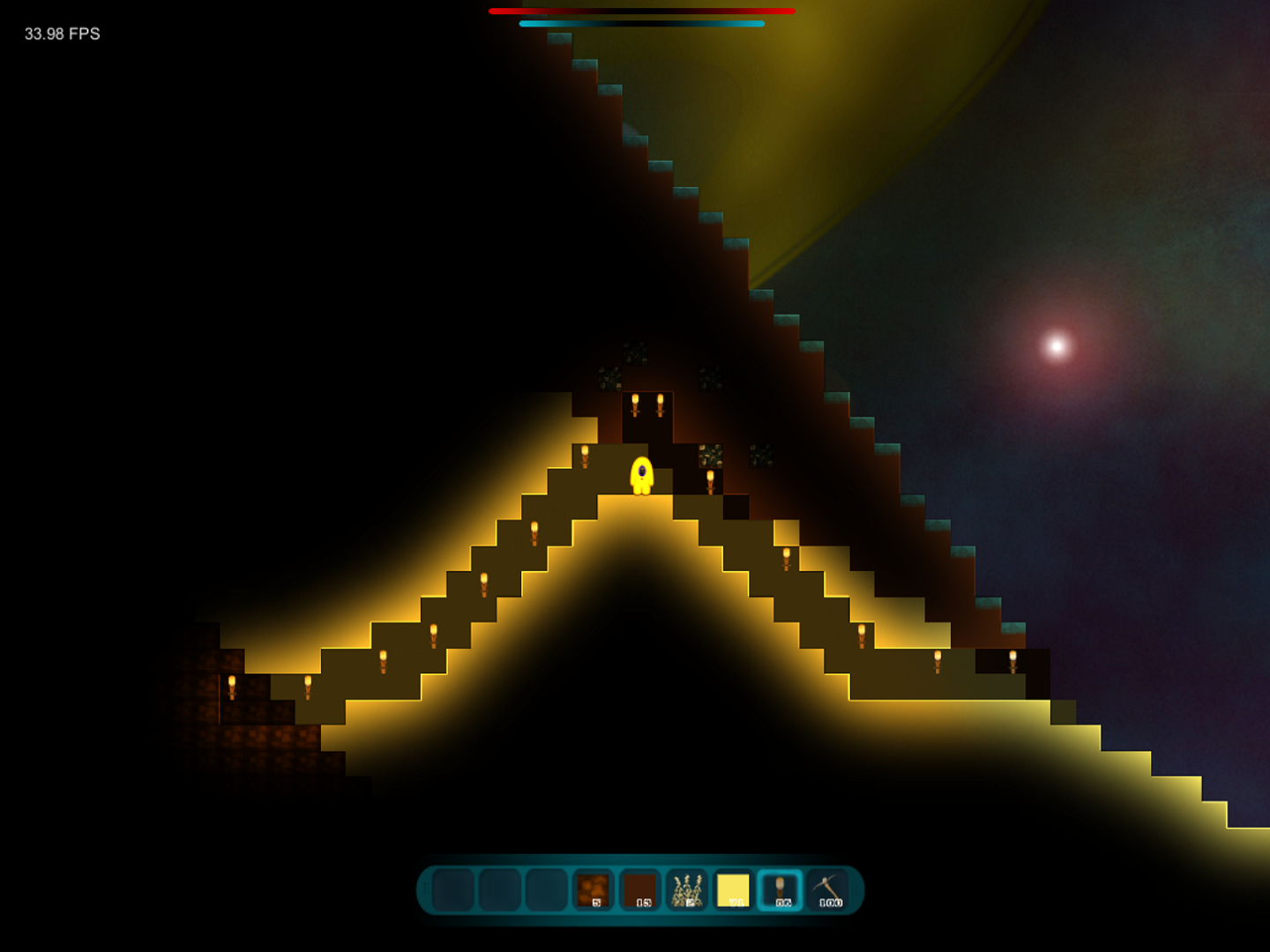Image resolution: width=1270 pixels, height=952 pixels.
Task: Pick the dry grass plant slot
Action: [686, 889]
